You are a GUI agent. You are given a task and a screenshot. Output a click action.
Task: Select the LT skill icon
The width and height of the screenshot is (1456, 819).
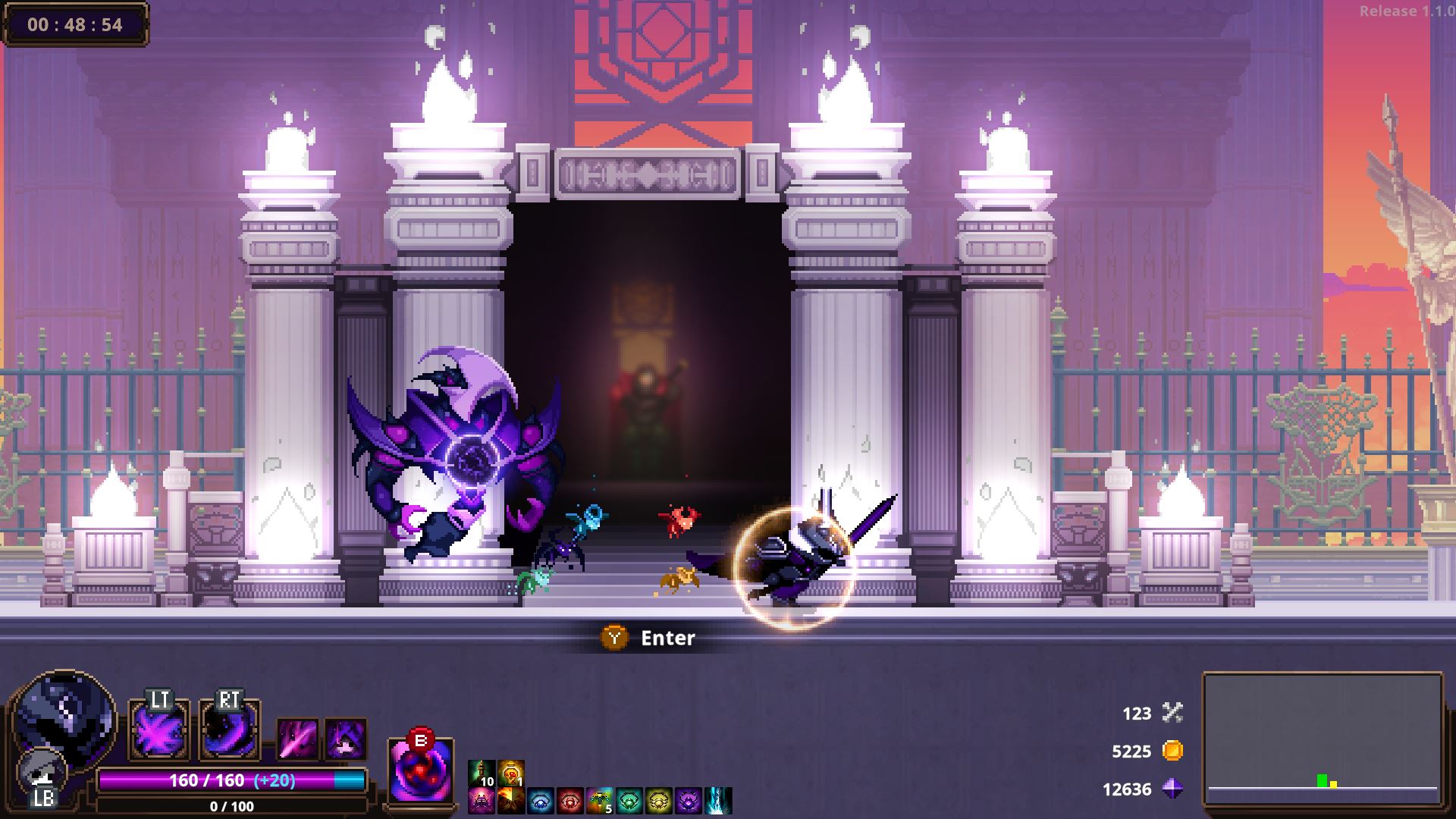pyautogui.click(x=159, y=730)
